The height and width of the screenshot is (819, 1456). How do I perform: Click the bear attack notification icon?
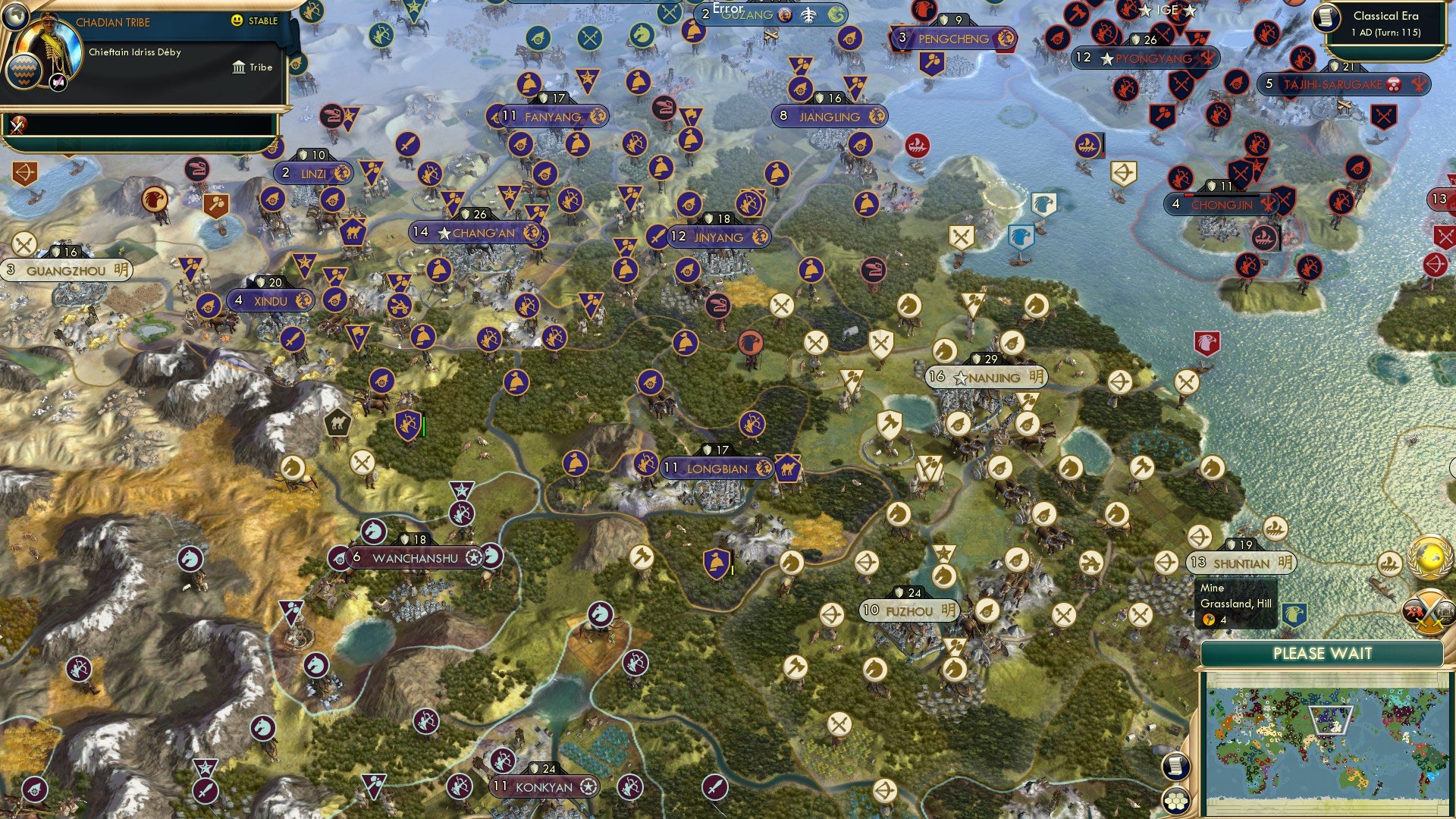[1416, 611]
